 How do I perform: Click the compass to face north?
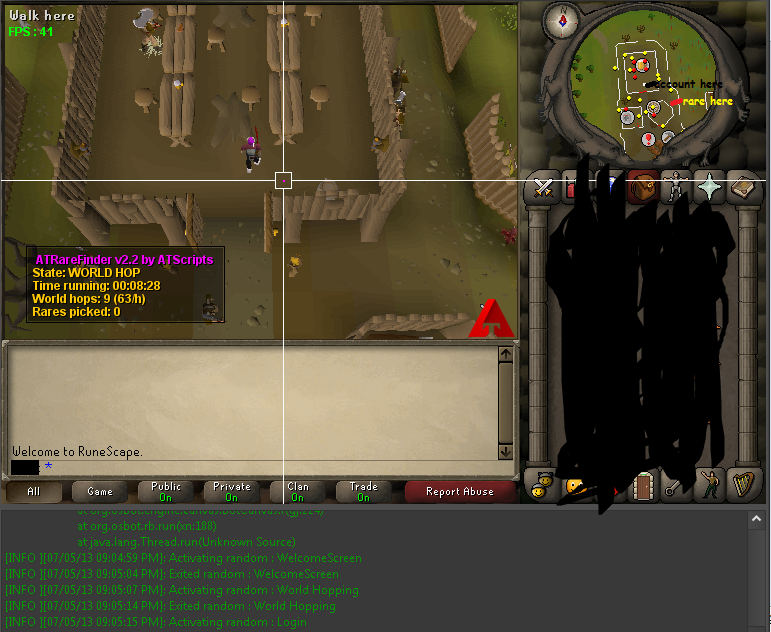click(x=563, y=19)
